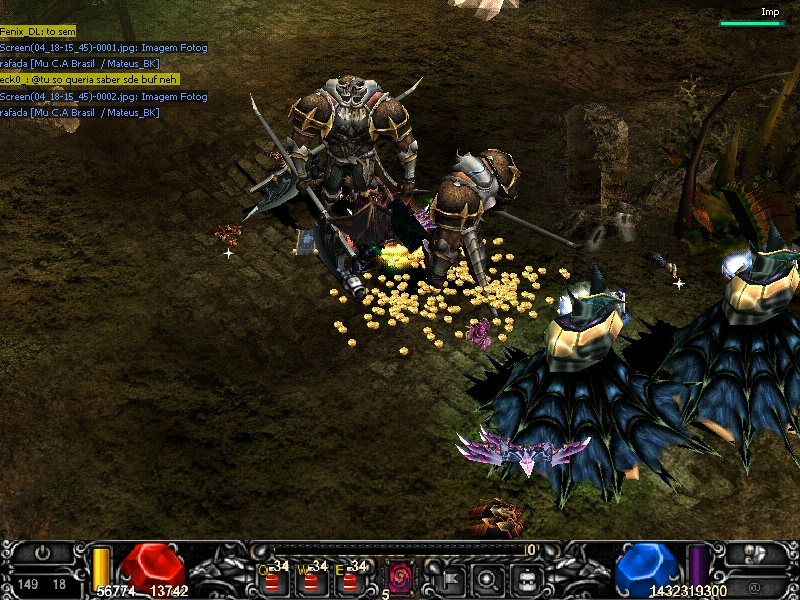The width and height of the screenshot is (800, 600).
Task: Select the pink swirl skill icon
Action: [x=401, y=576]
